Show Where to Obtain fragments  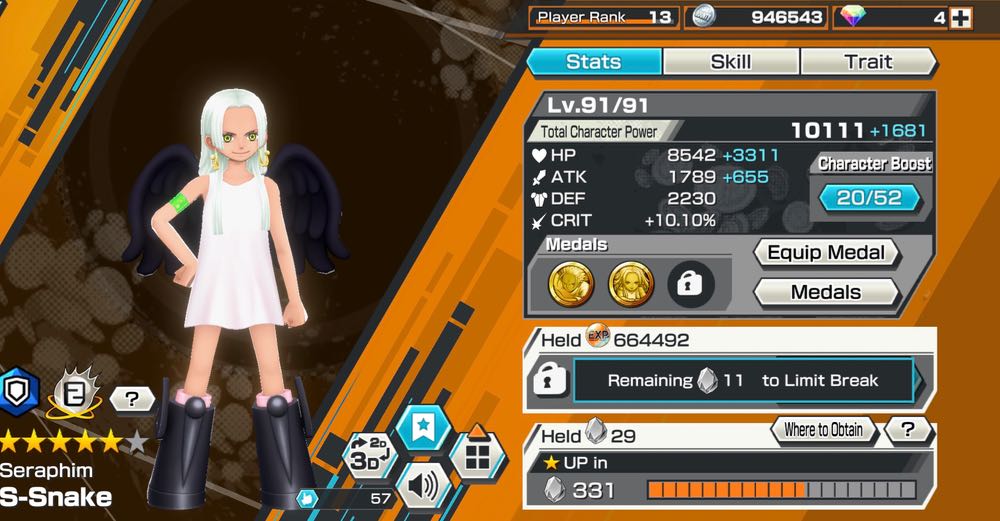823,430
